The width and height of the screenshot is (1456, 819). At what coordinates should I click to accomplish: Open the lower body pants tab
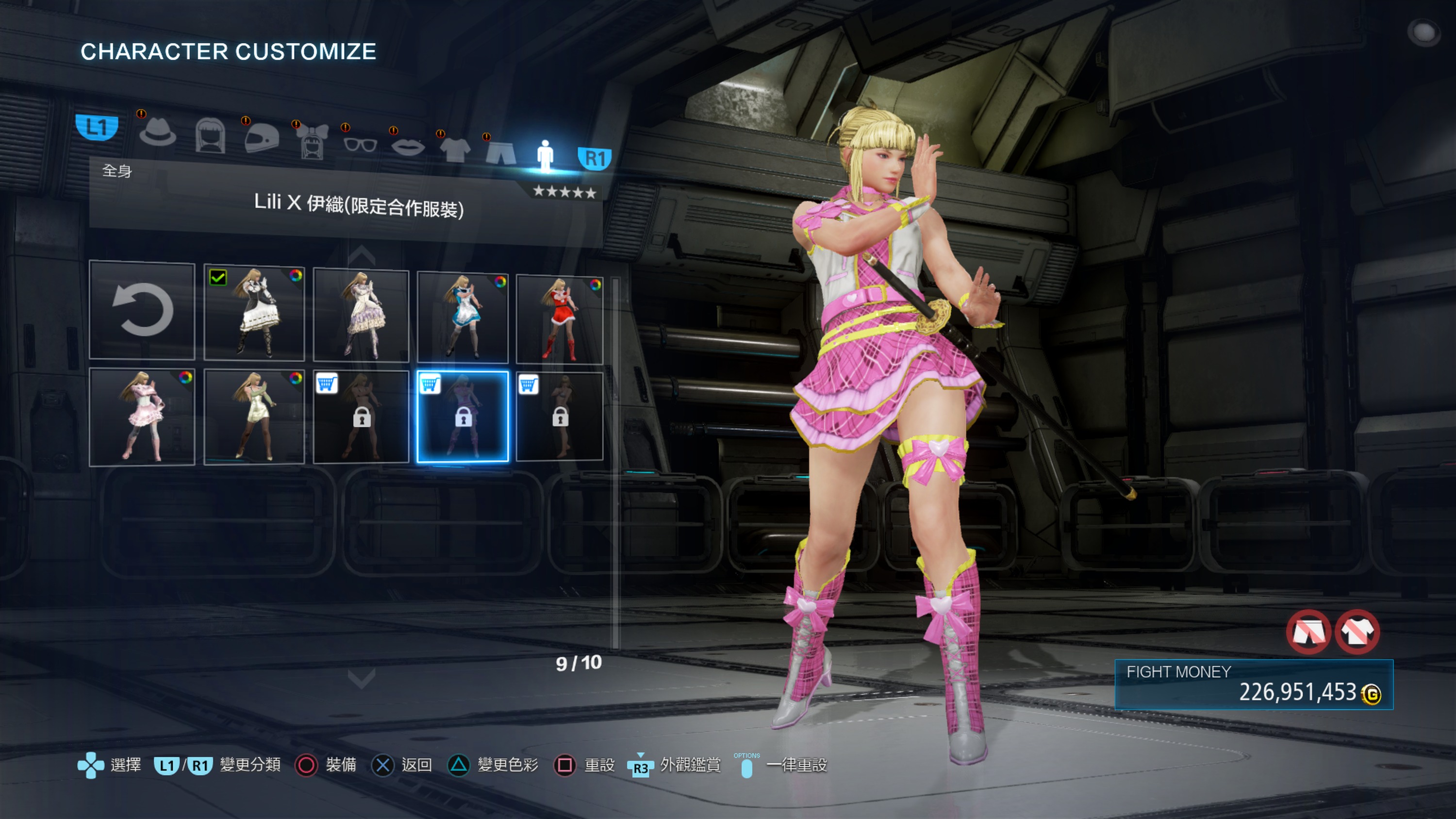click(x=501, y=152)
